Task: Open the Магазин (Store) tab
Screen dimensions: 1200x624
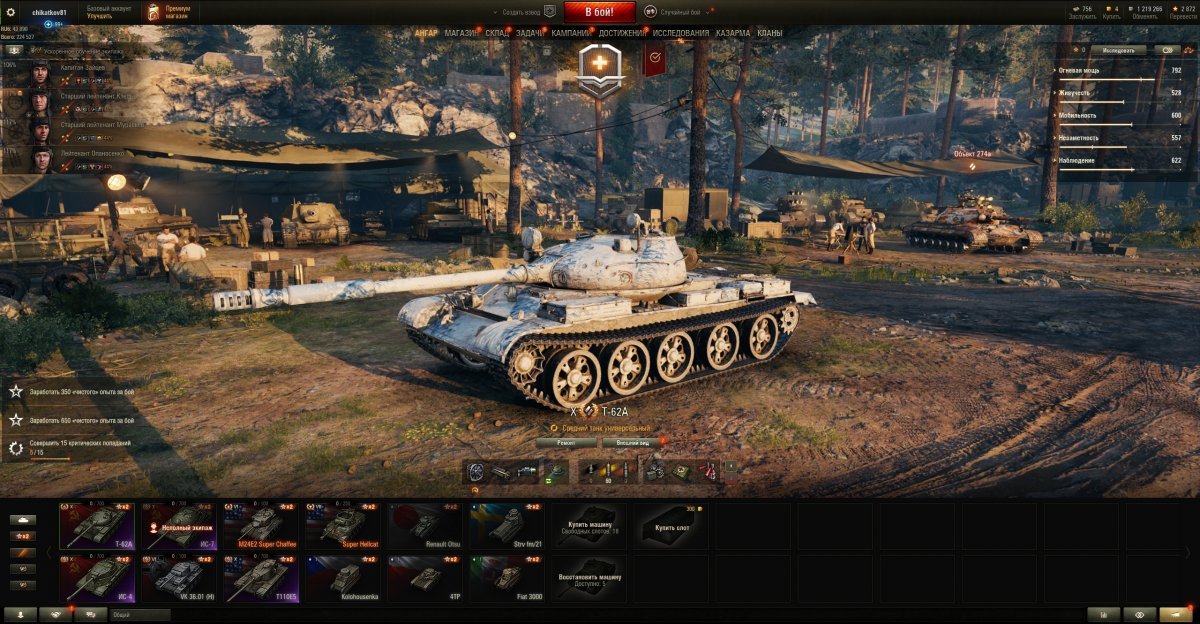Action: point(461,33)
